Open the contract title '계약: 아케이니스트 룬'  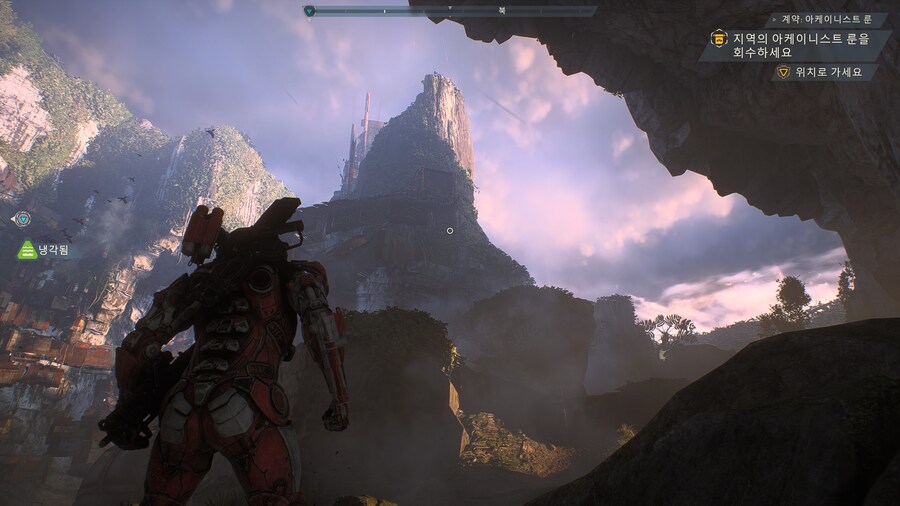click(826, 20)
